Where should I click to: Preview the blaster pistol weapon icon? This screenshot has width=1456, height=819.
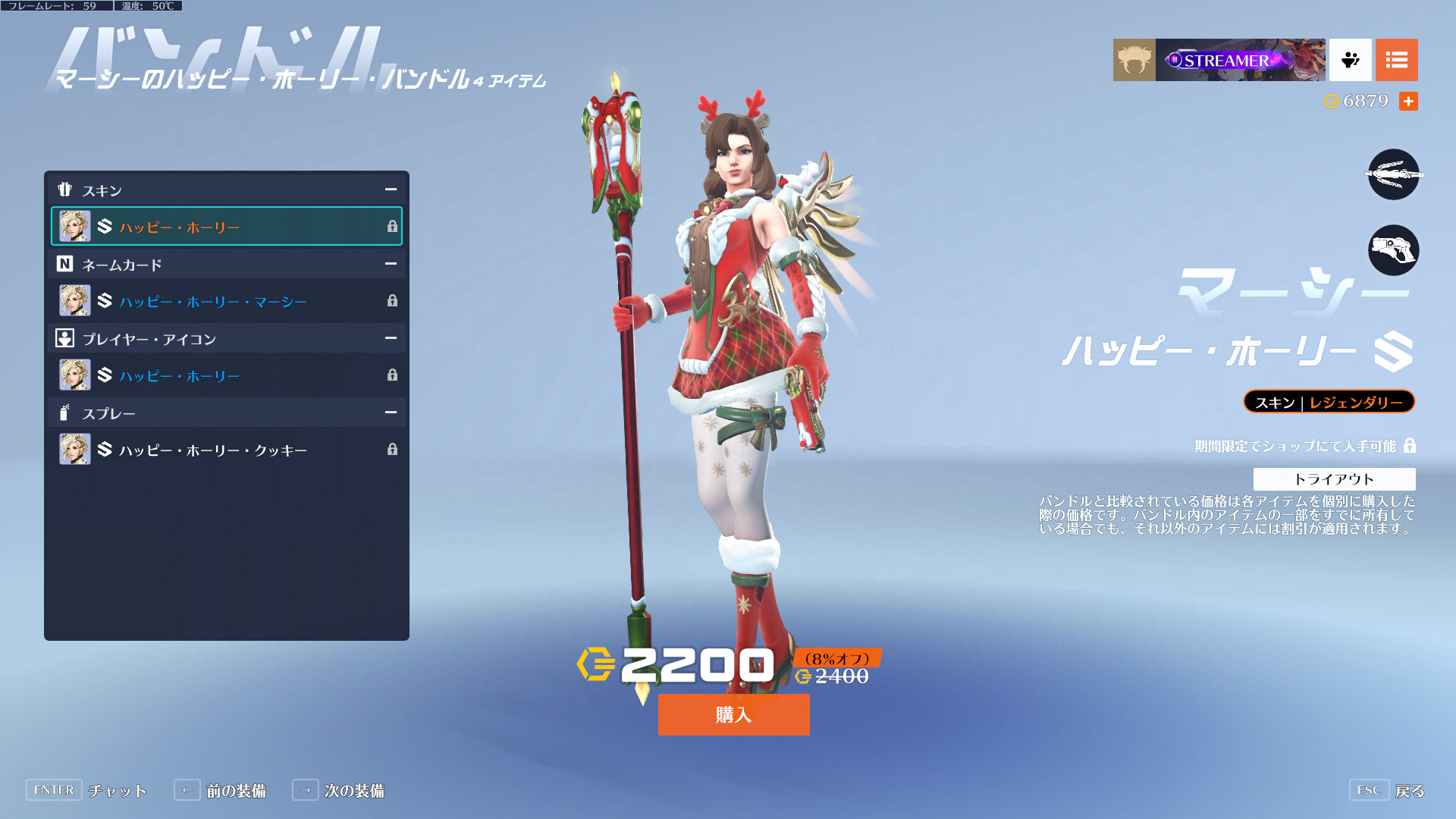pyautogui.click(x=1393, y=250)
